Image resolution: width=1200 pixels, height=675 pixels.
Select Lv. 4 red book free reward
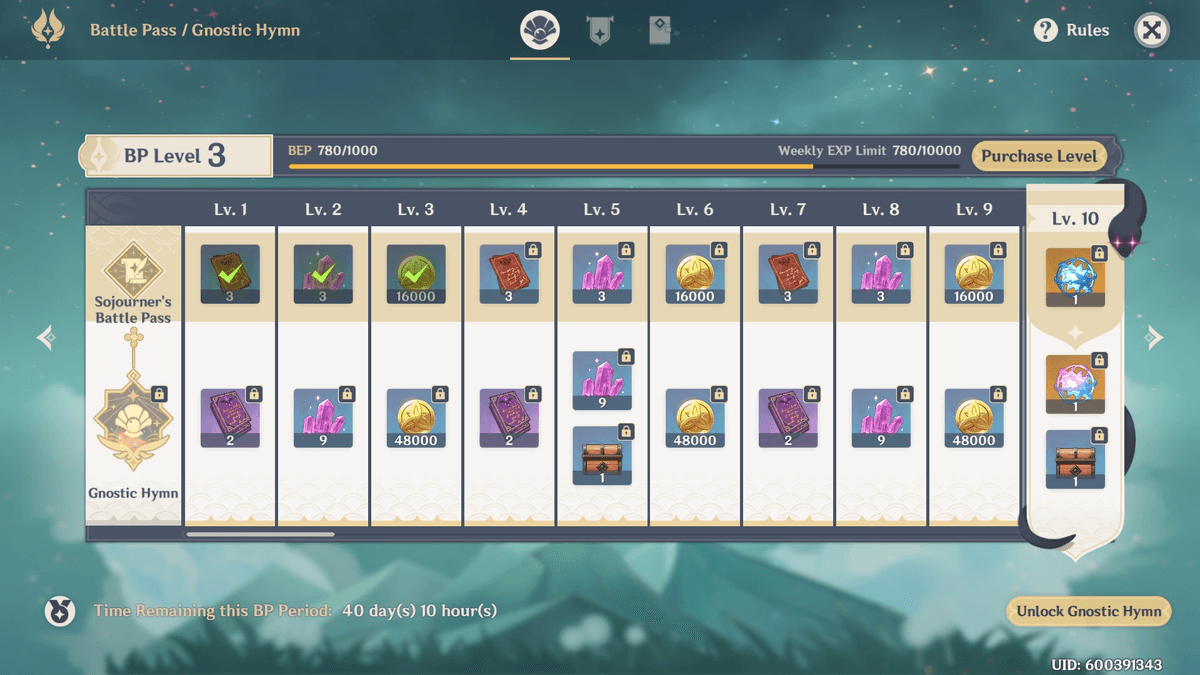(x=509, y=274)
